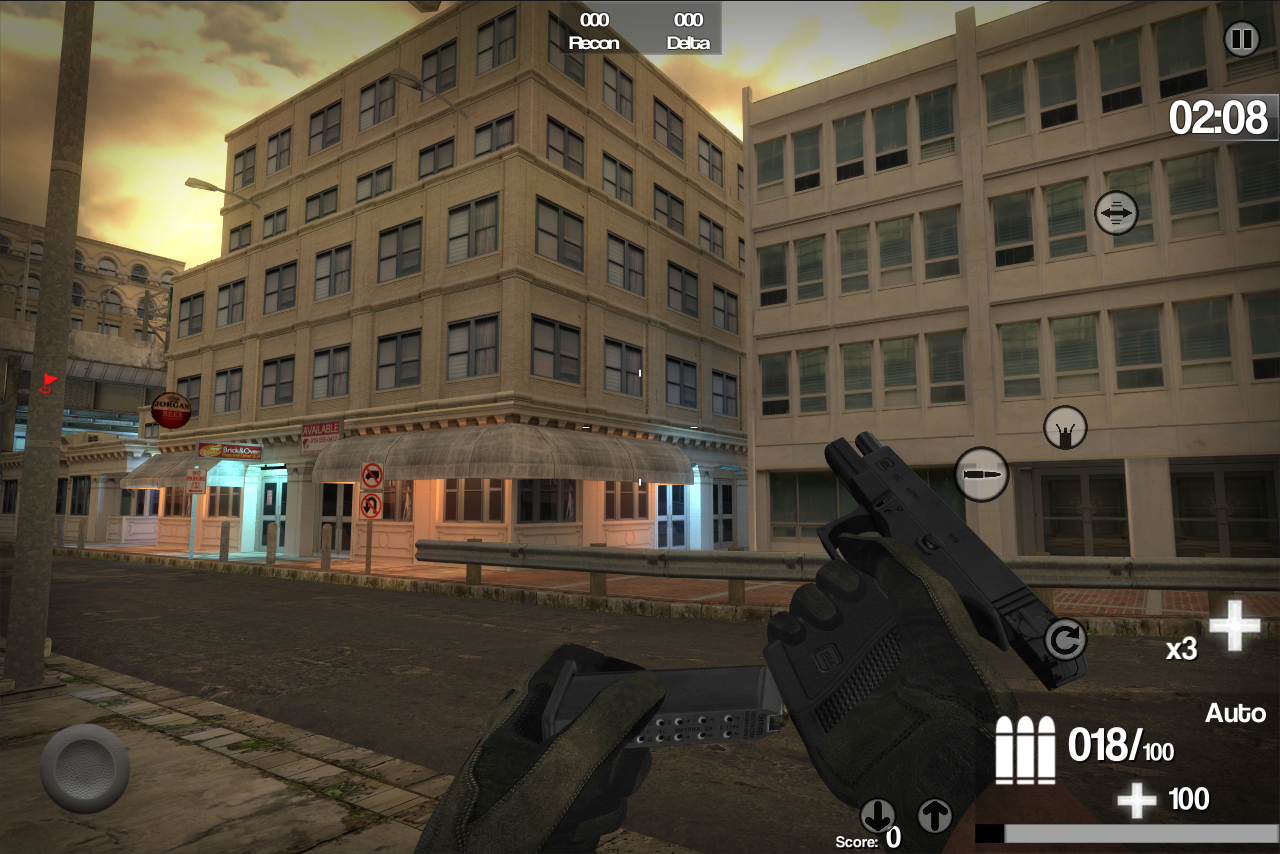Tap the pause icon in the top-right corner
Image resolution: width=1280 pixels, height=854 pixels.
(x=1242, y=39)
